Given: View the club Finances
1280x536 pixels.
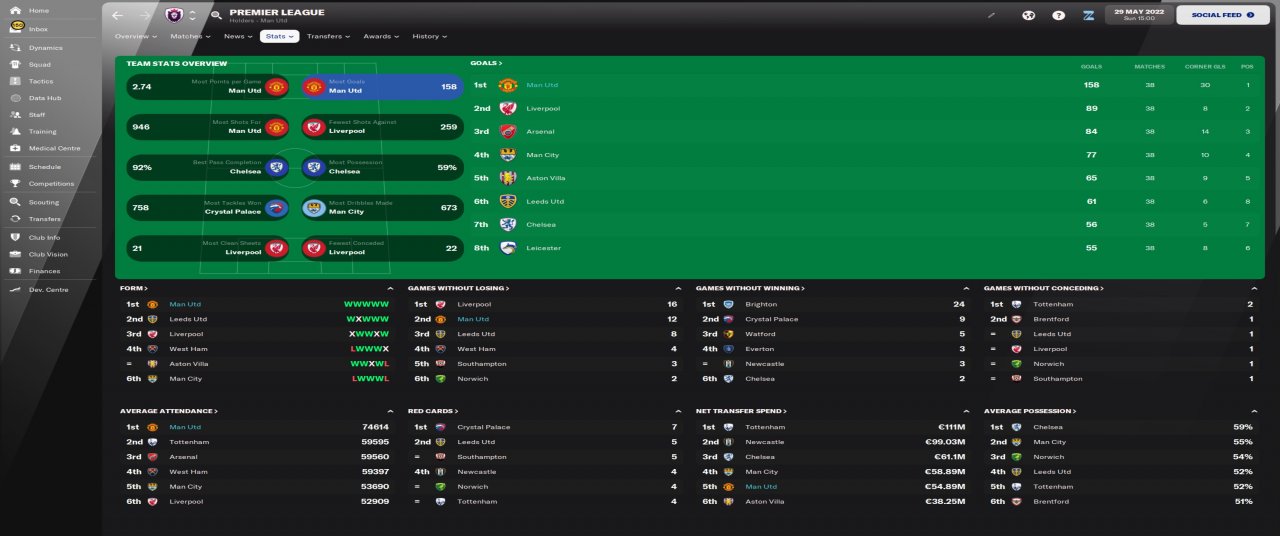Looking at the screenshot, I should point(44,271).
